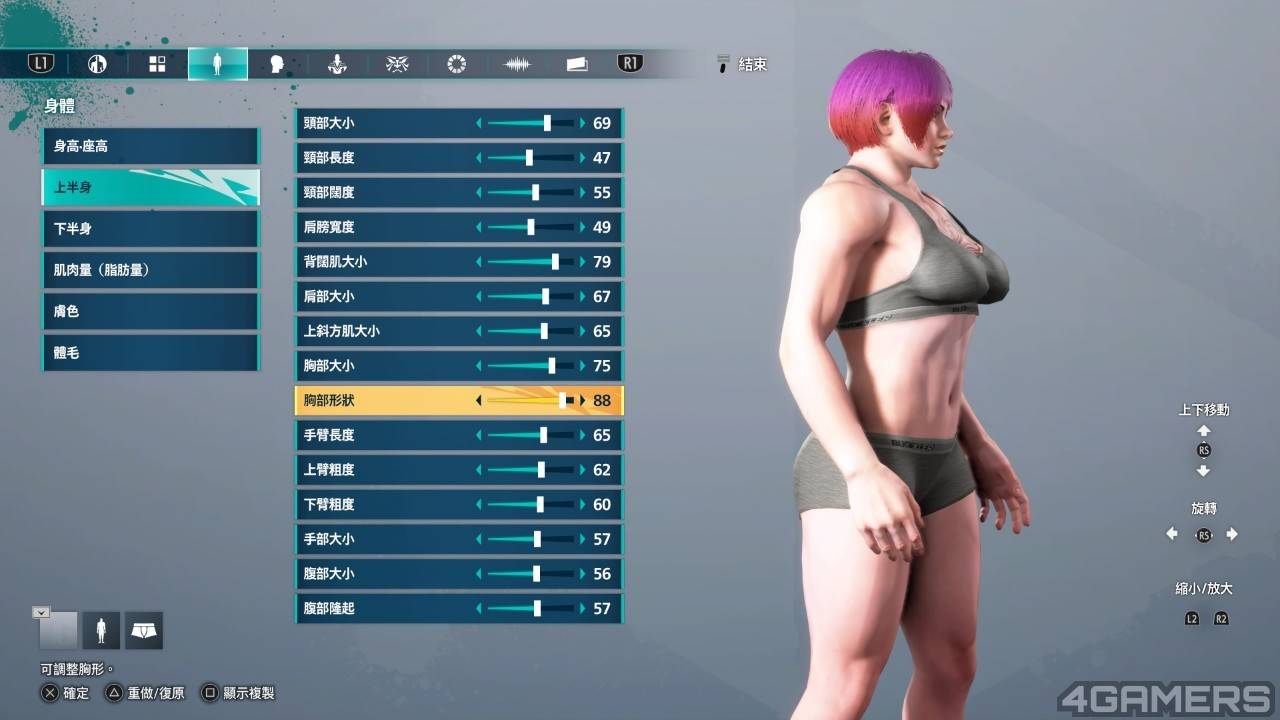
Task: Select the body customization icon in the toolbar
Action: 218,63
